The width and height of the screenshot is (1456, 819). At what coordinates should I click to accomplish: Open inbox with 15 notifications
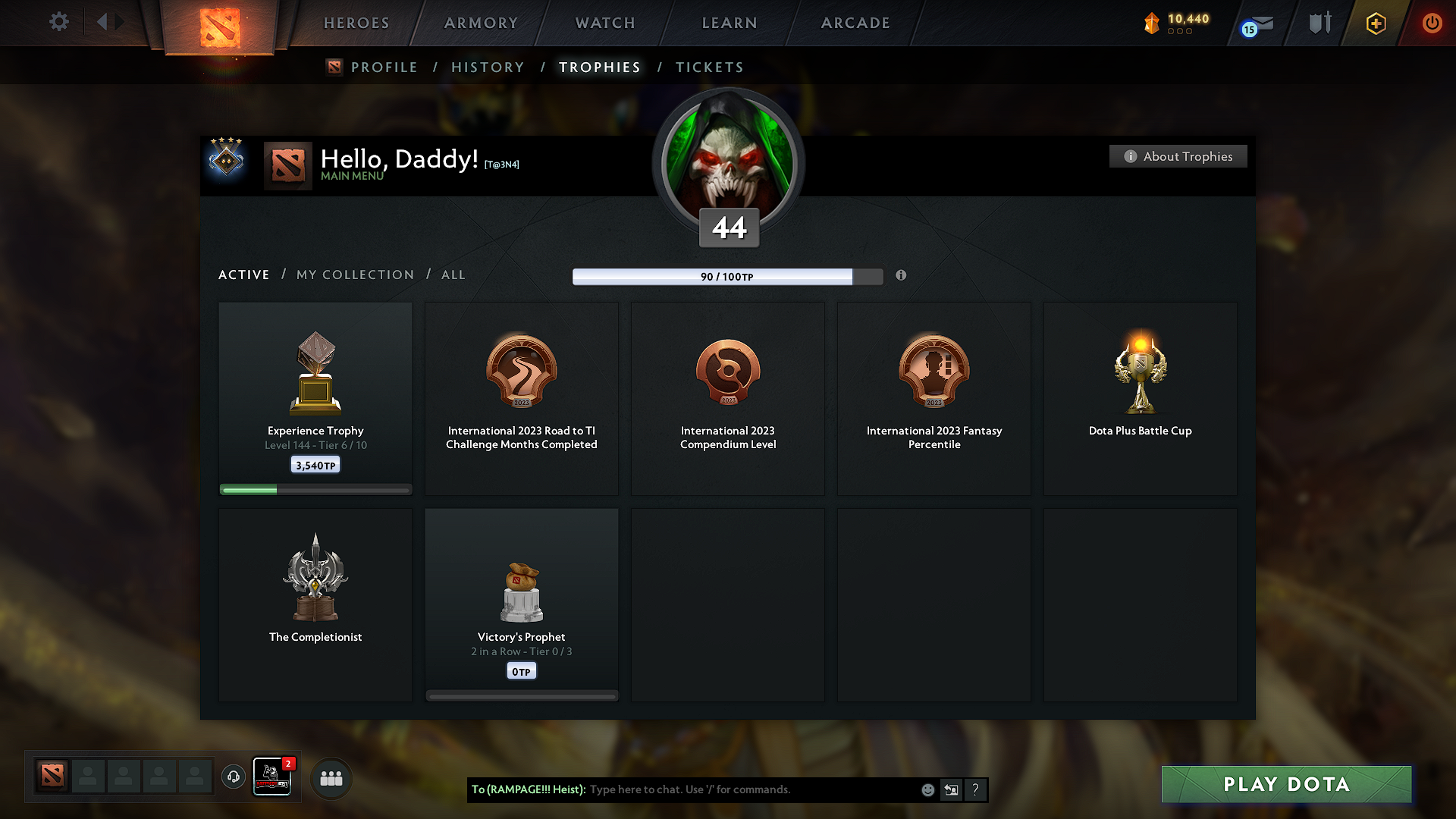coord(1257,24)
